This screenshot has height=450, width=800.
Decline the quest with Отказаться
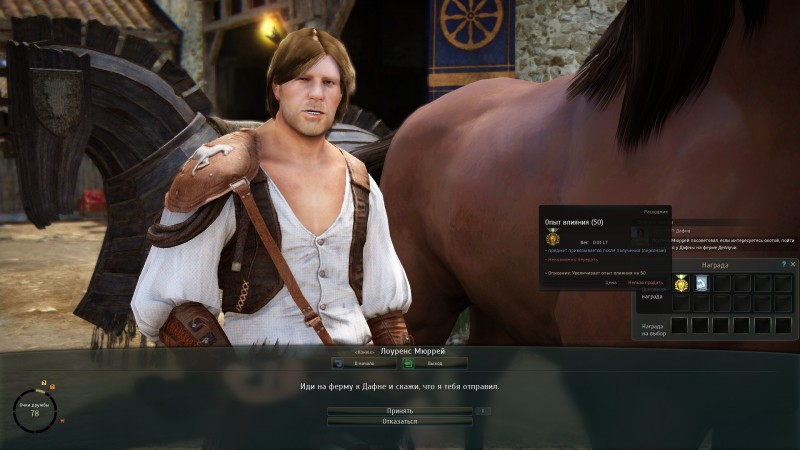[x=399, y=421]
